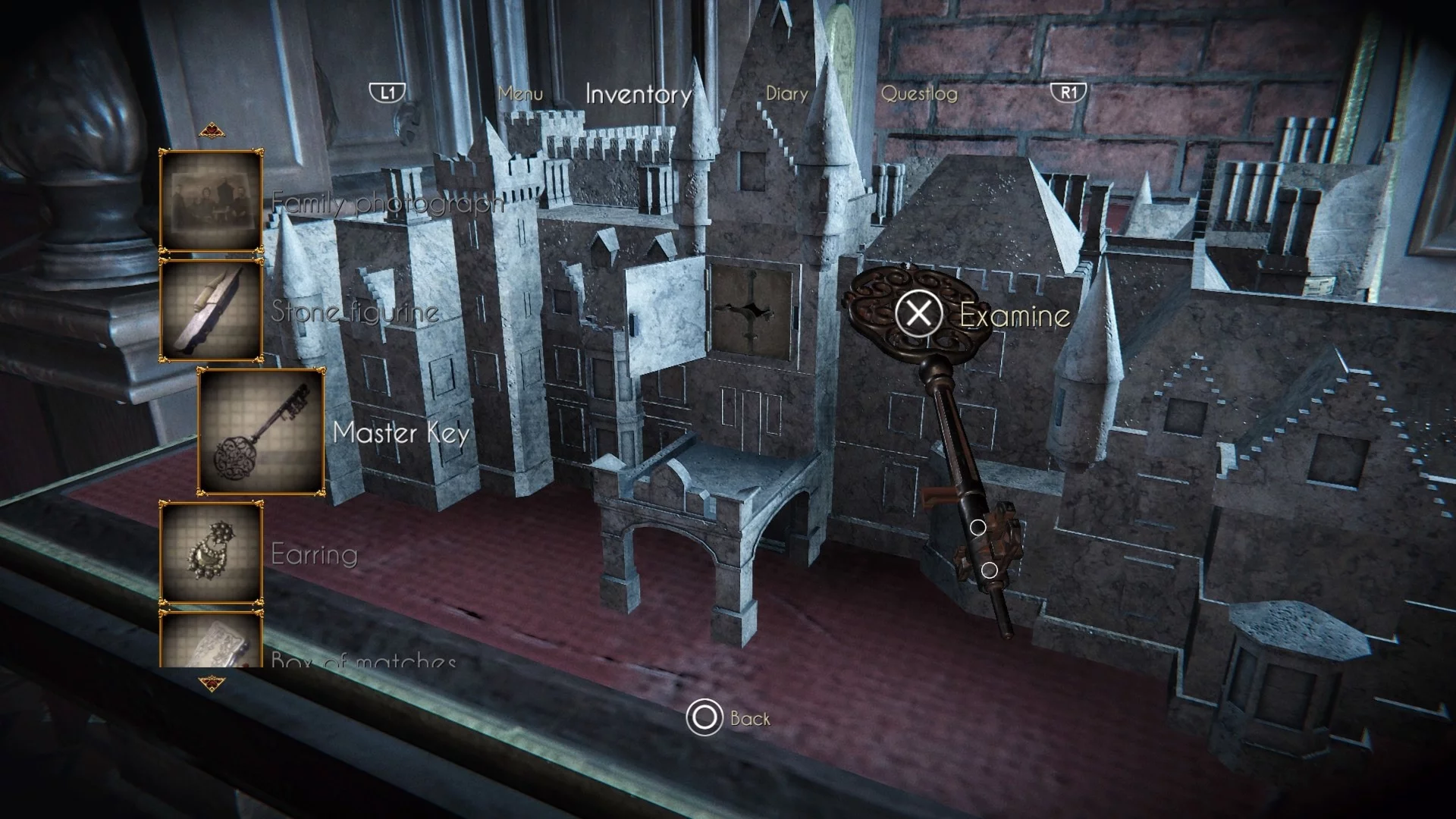The height and width of the screenshot is (819, 1456).
Task: Show the Questlog tab
Action: point(919,94)
